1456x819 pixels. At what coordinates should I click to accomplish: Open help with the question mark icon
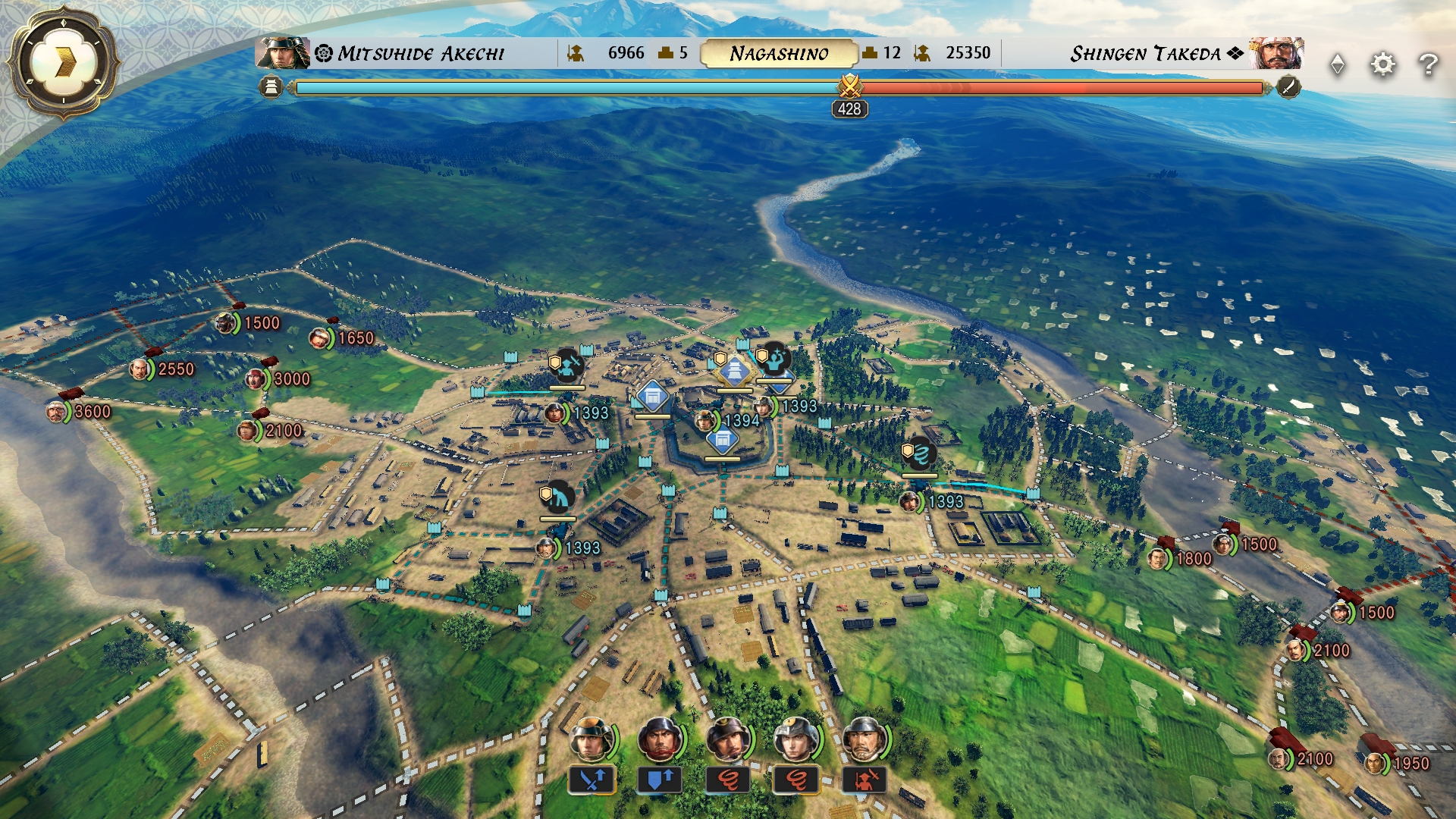click(x=1428, y=64)
